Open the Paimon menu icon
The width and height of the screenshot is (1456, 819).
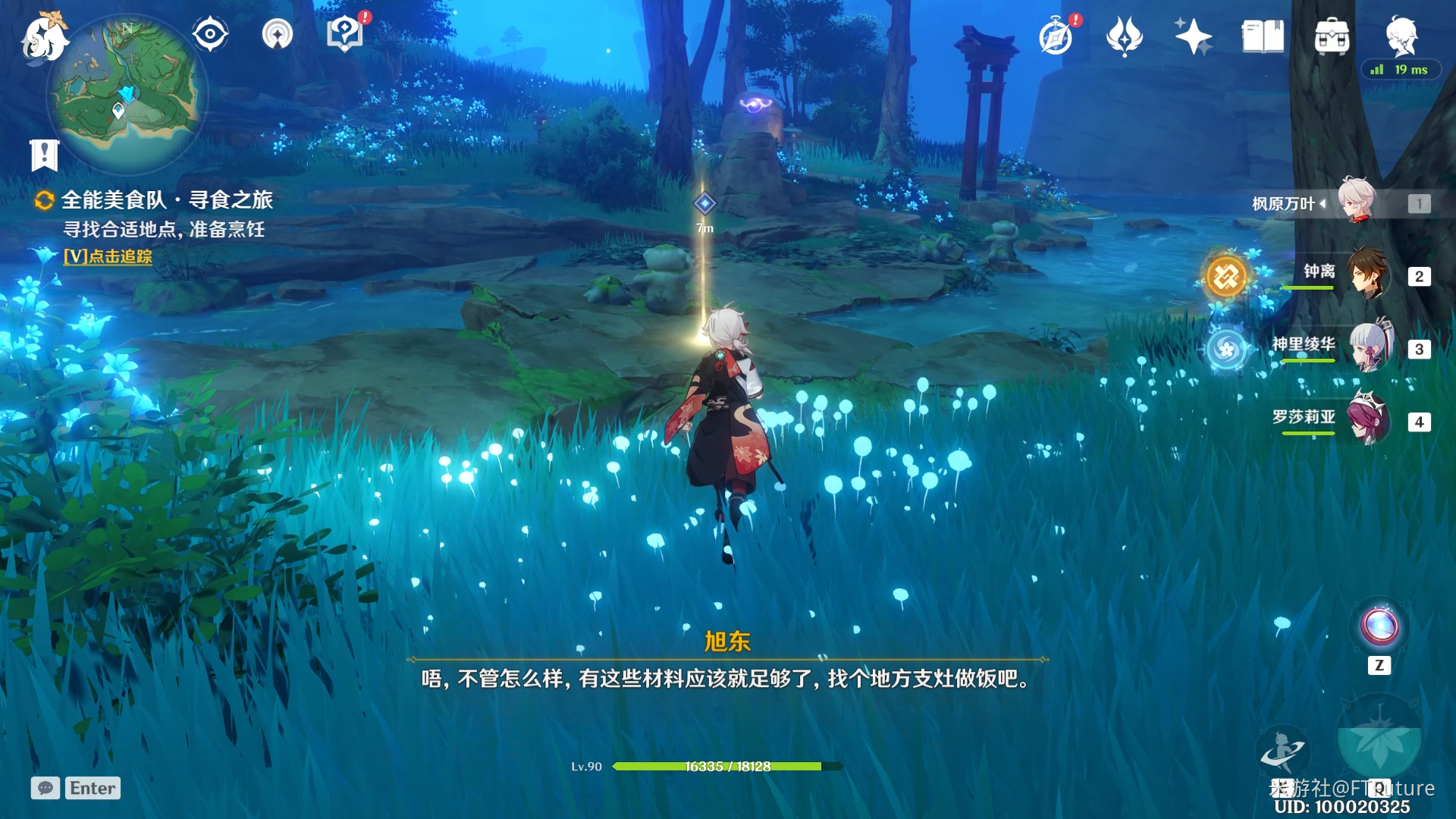pyautogui.click(x=43, y=37)
